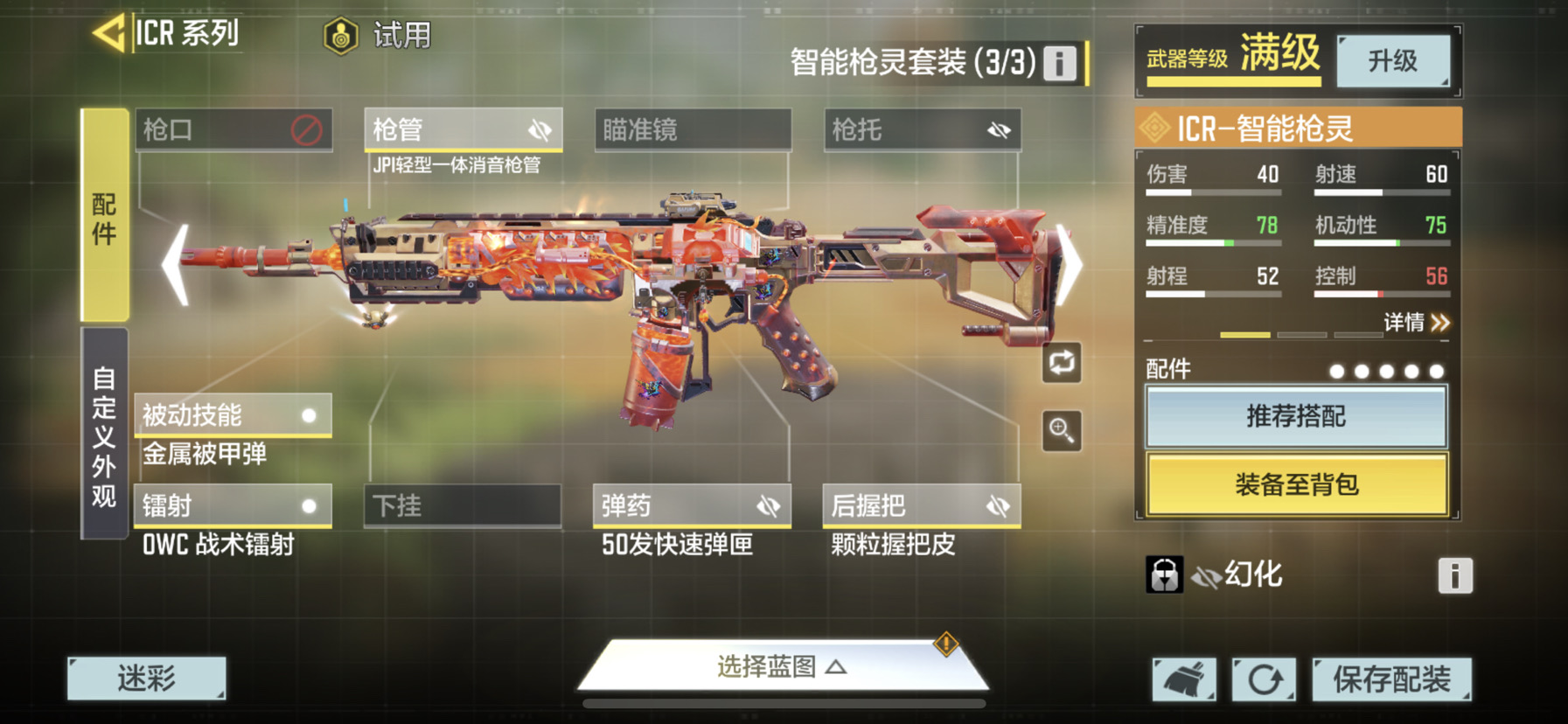Image resolution: width=1568 pixels, height=724 pixels.
Task: Select the 后握把 rear grip slot
Action: pyautogui.click(x=922, y=506)
